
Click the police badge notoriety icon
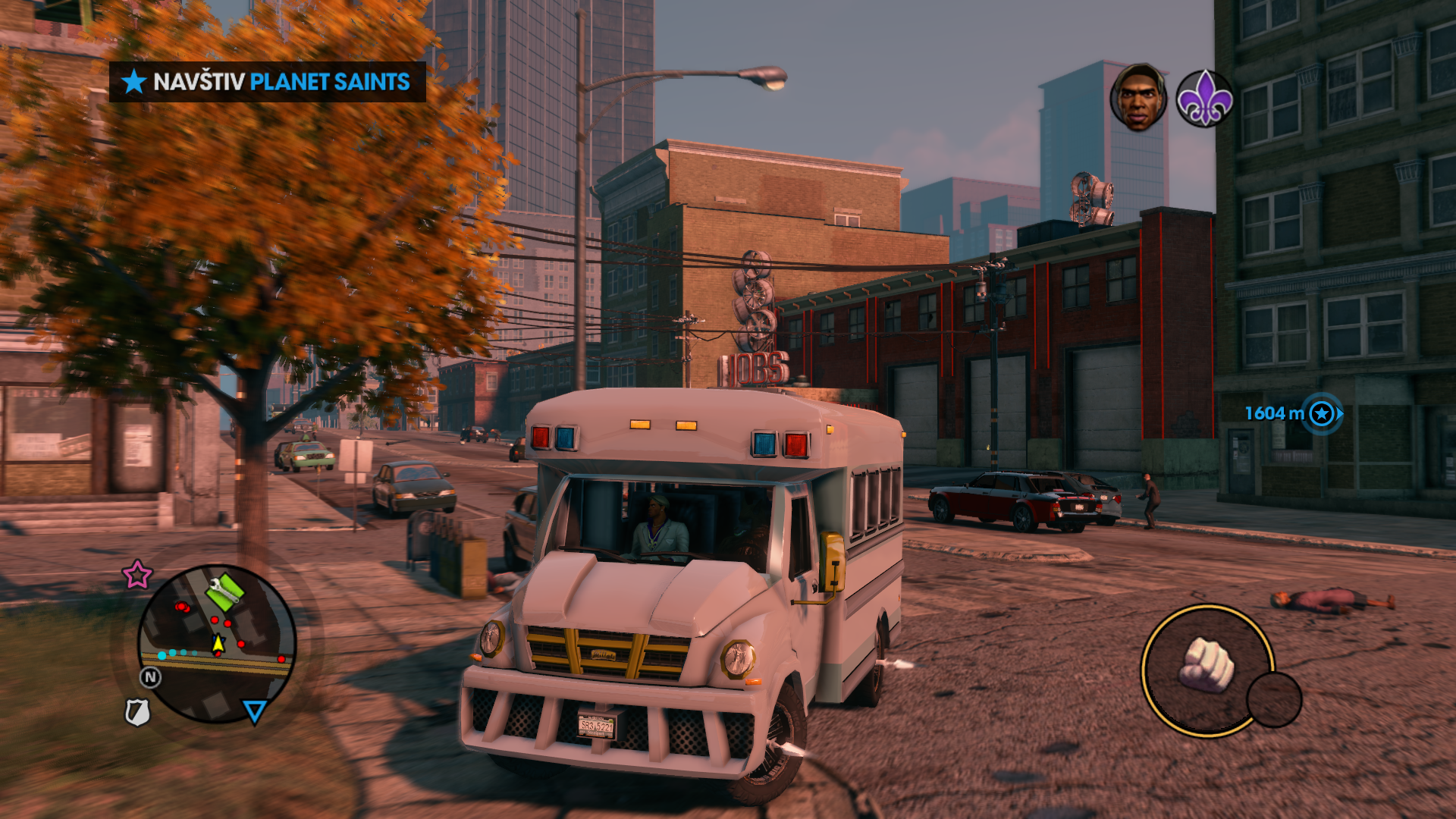[x=137, y=712]
